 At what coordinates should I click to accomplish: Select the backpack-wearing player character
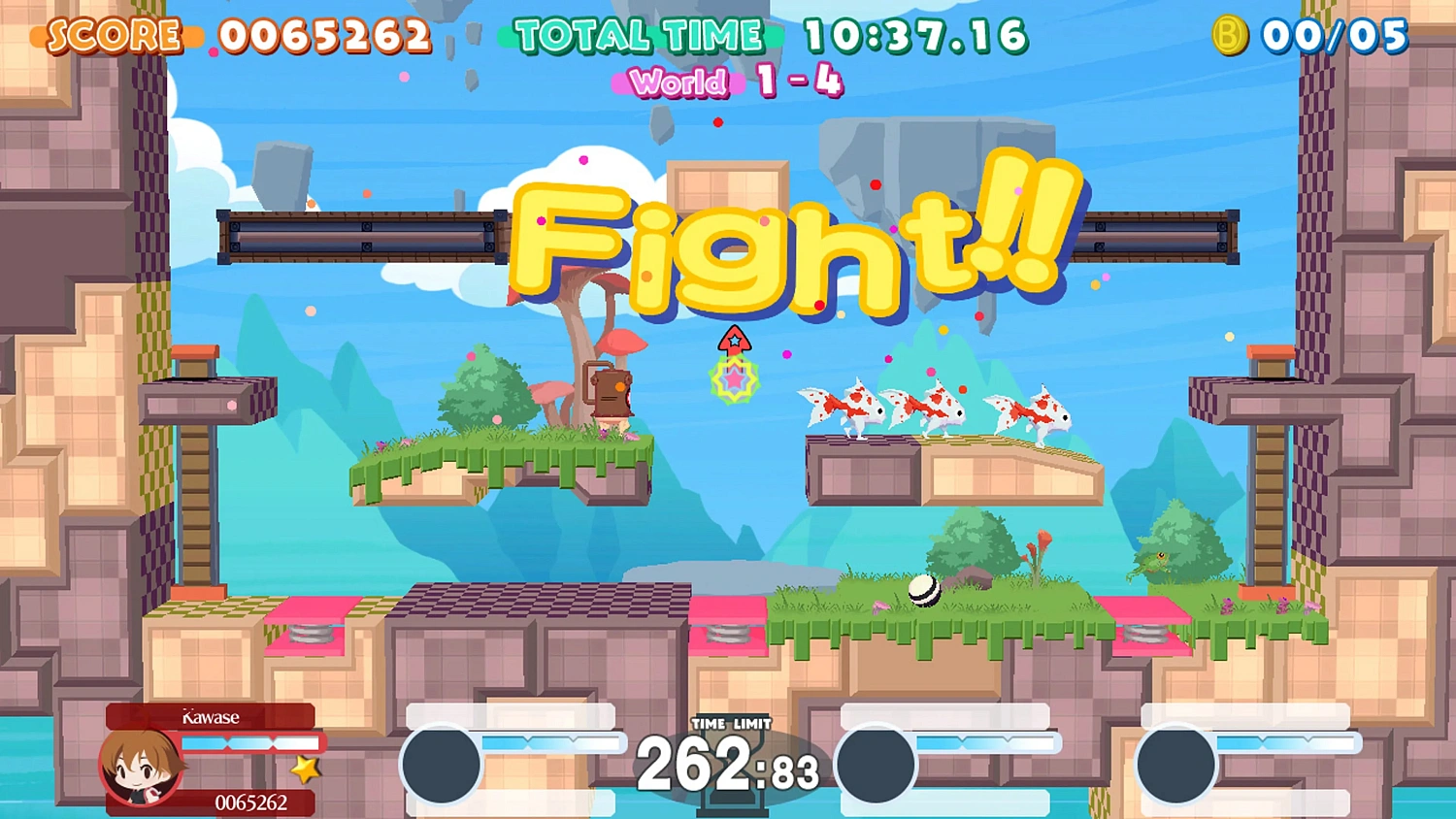pyautogui.click(x=612, y=398)
